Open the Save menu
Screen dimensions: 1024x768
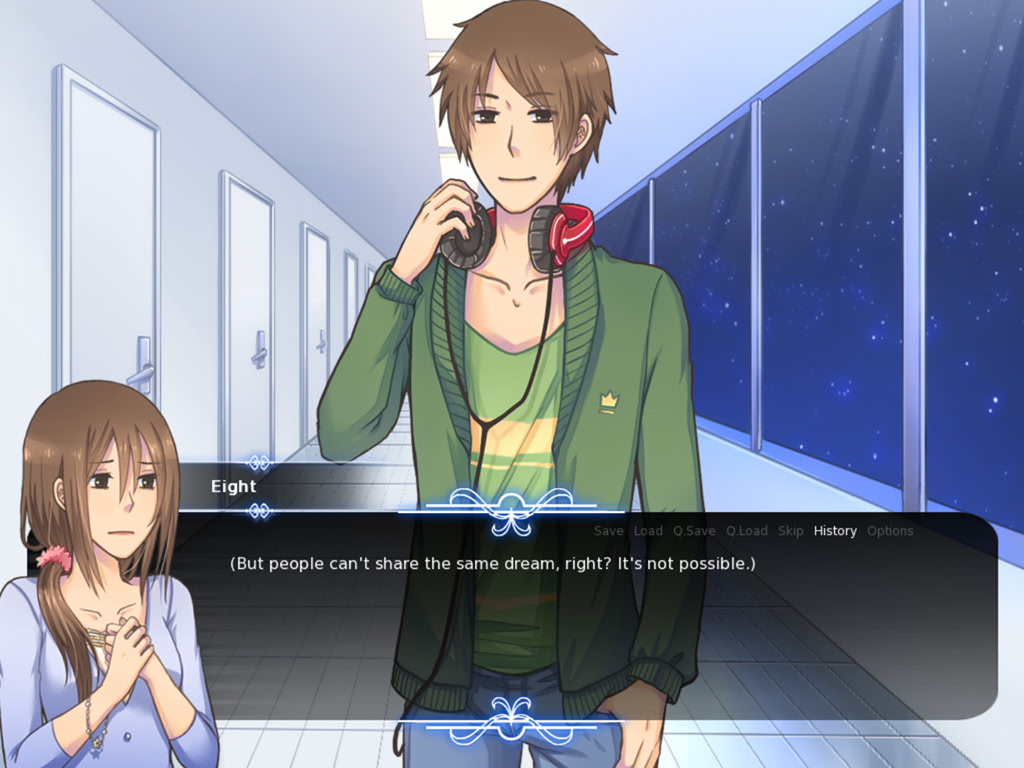[608, 531]
